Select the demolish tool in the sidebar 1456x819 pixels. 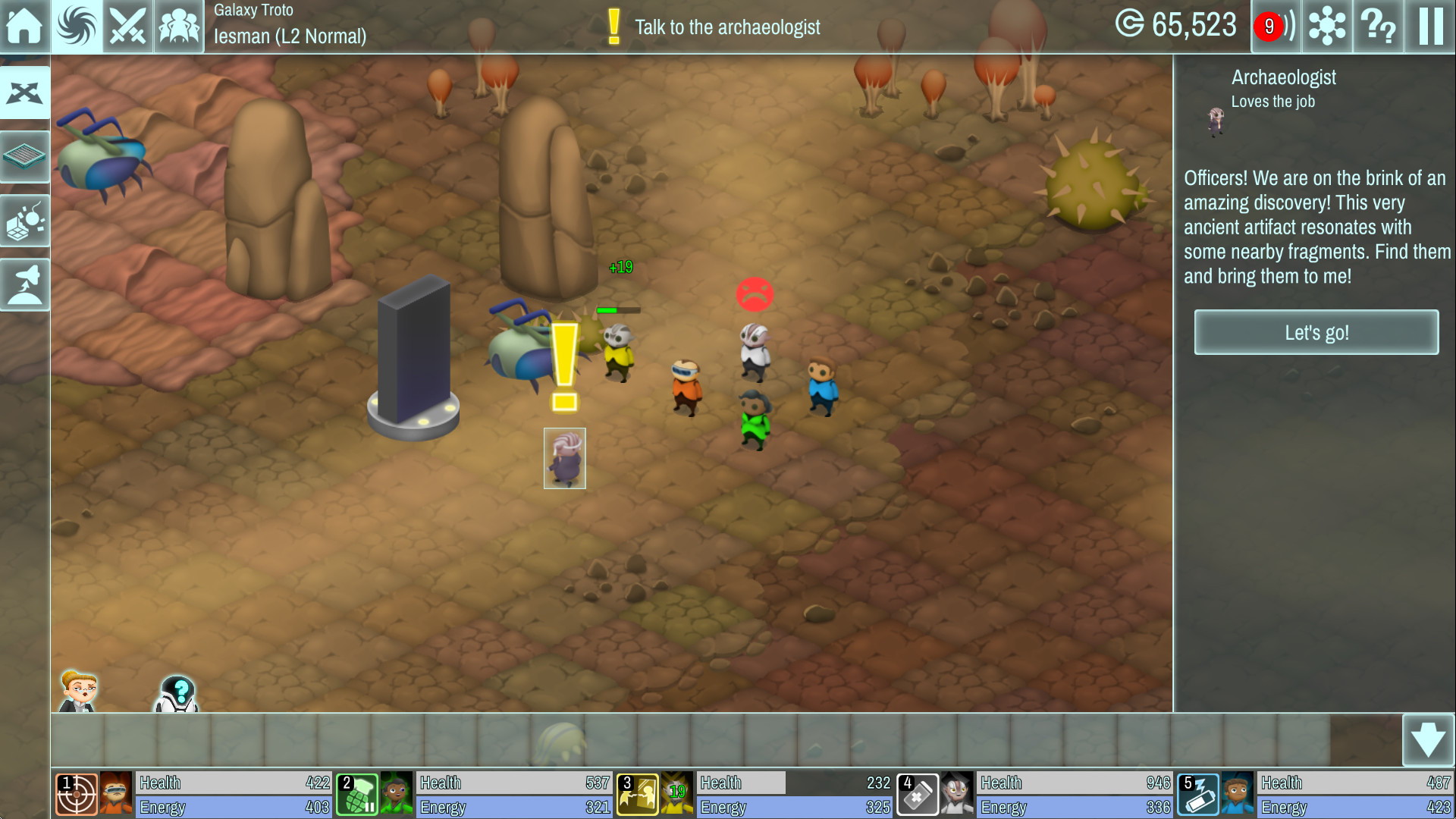tap(25, 220)
